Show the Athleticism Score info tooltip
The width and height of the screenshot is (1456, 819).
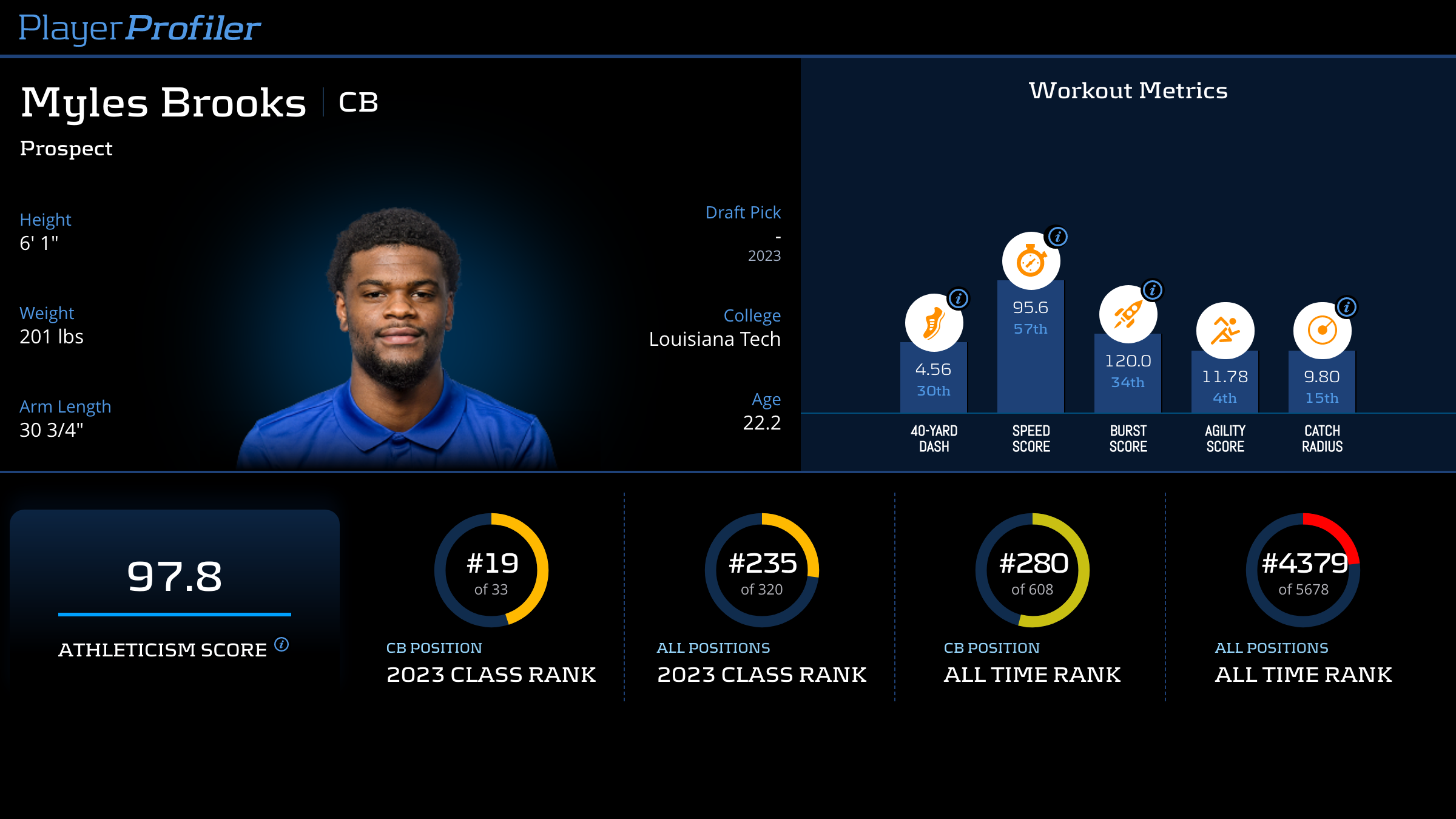coord(281,644)
